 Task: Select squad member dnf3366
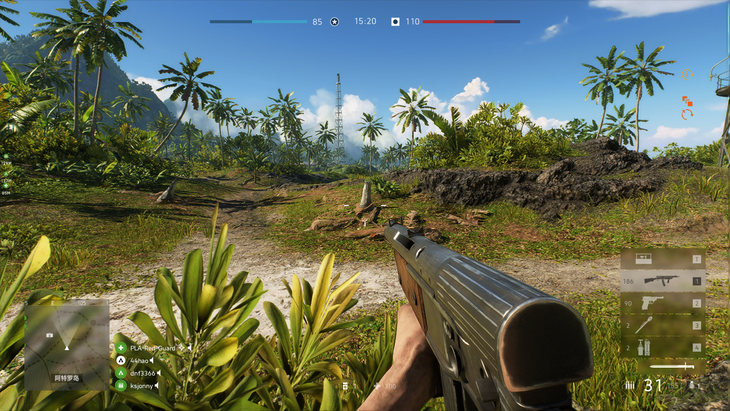tap(142, 372)
